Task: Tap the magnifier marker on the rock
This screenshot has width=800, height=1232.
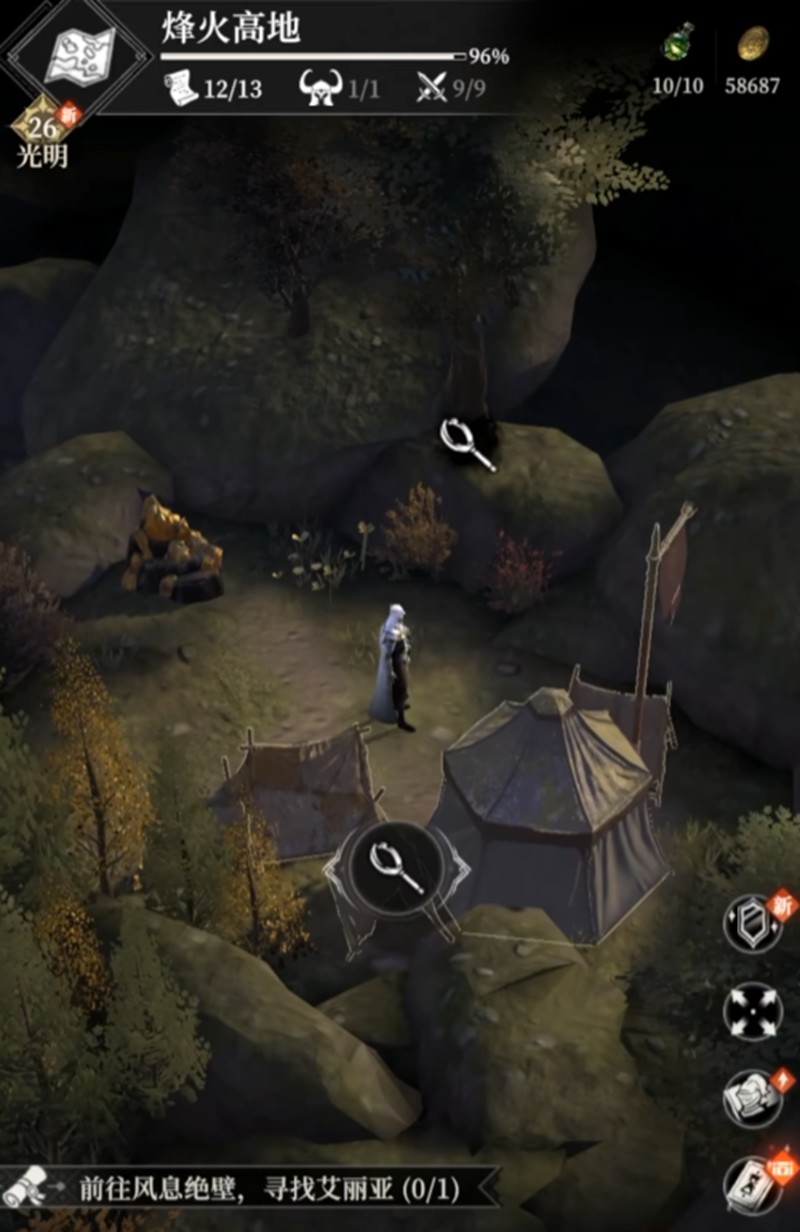Action: 466,443
